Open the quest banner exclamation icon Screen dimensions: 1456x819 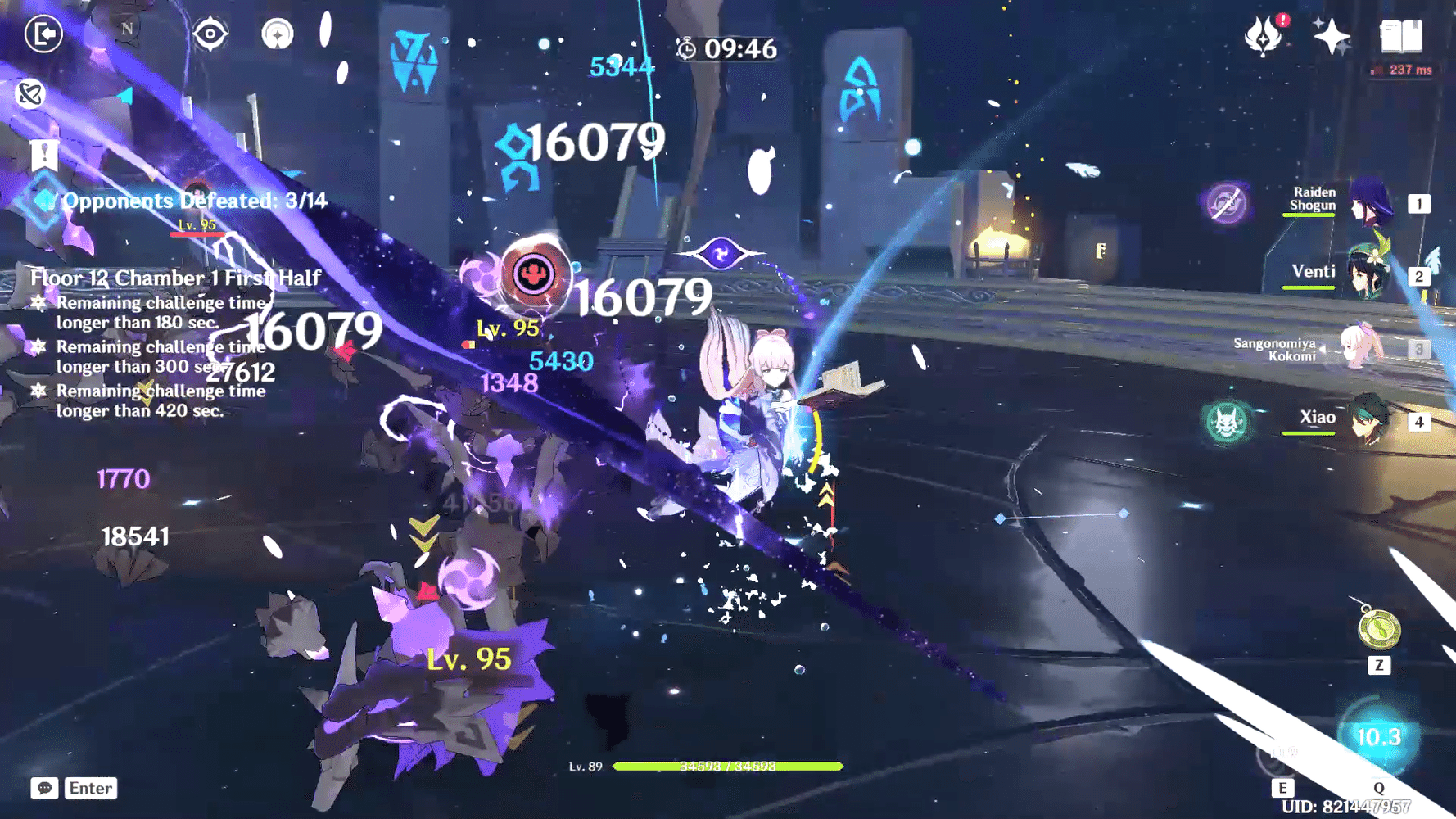click(43, 152)
